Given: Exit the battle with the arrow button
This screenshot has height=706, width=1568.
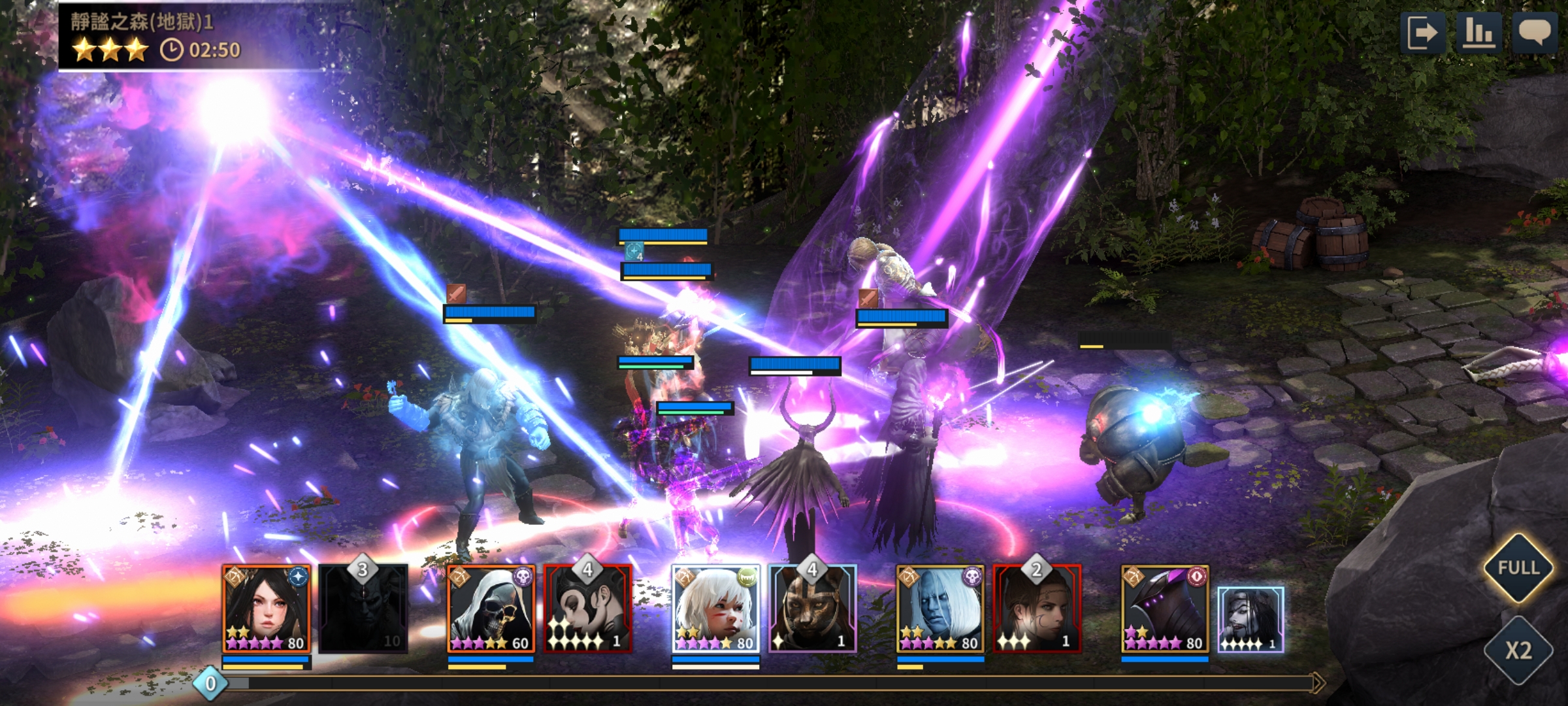Looking at the screenshot, I should click(x=1422, y=33).
